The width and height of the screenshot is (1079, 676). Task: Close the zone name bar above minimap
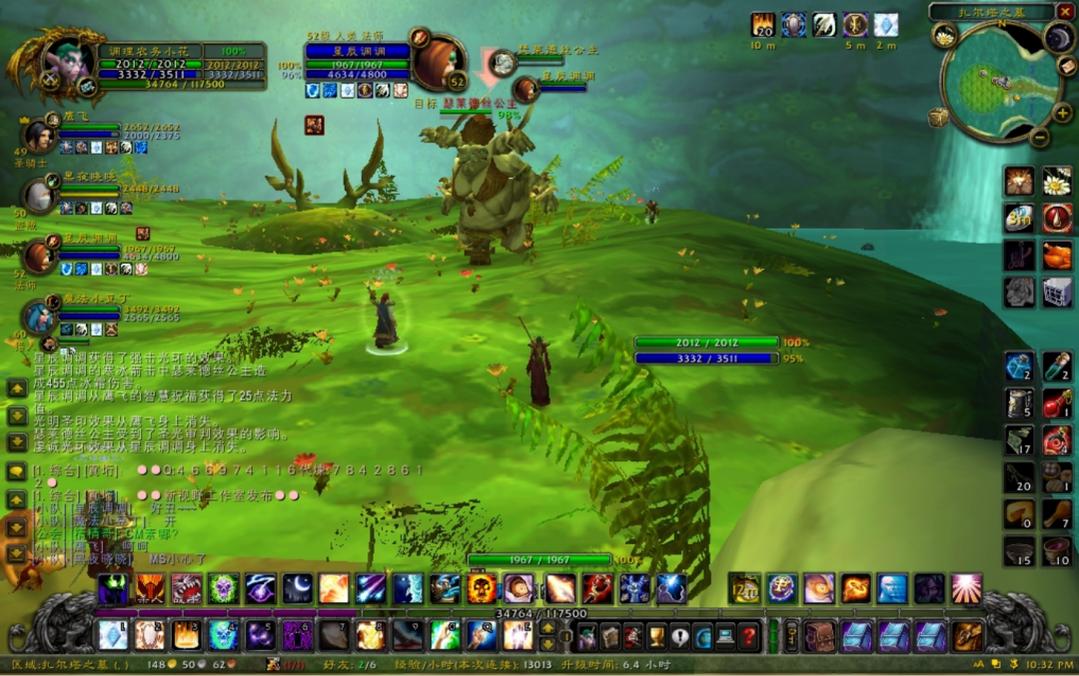[x=1063, y=12]
